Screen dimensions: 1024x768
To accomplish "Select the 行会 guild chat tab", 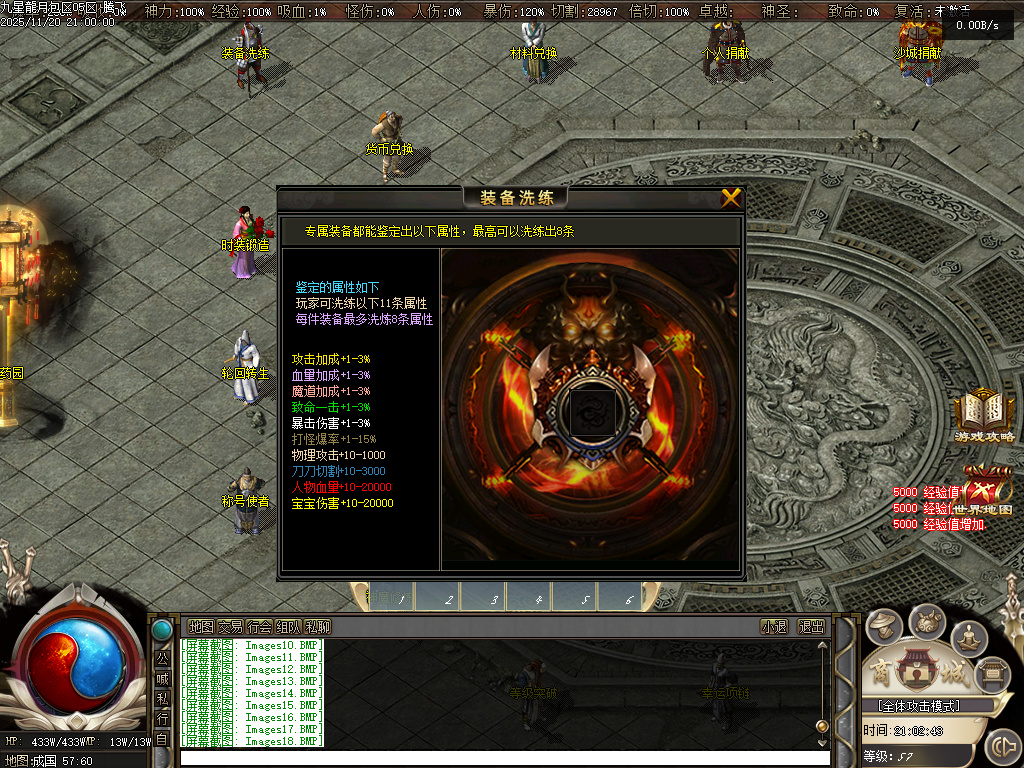I will (259, 627).
